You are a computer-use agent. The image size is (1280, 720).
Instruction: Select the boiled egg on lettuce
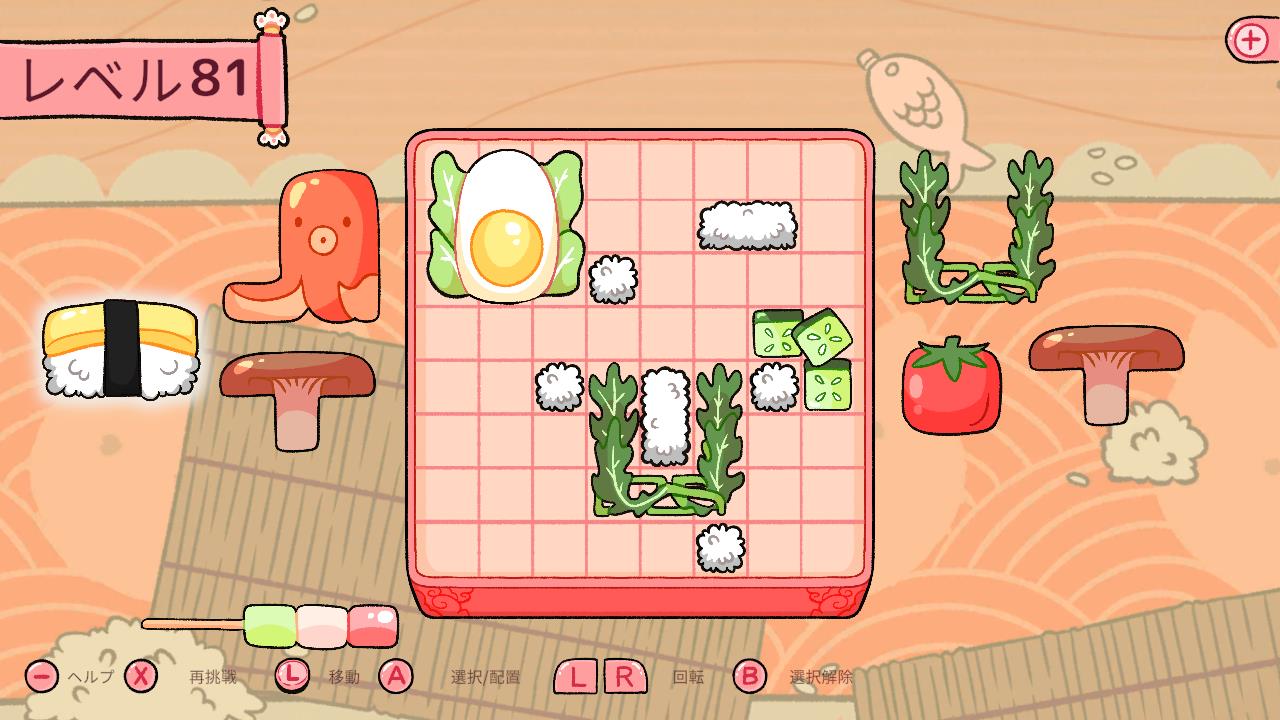[506, 226]
